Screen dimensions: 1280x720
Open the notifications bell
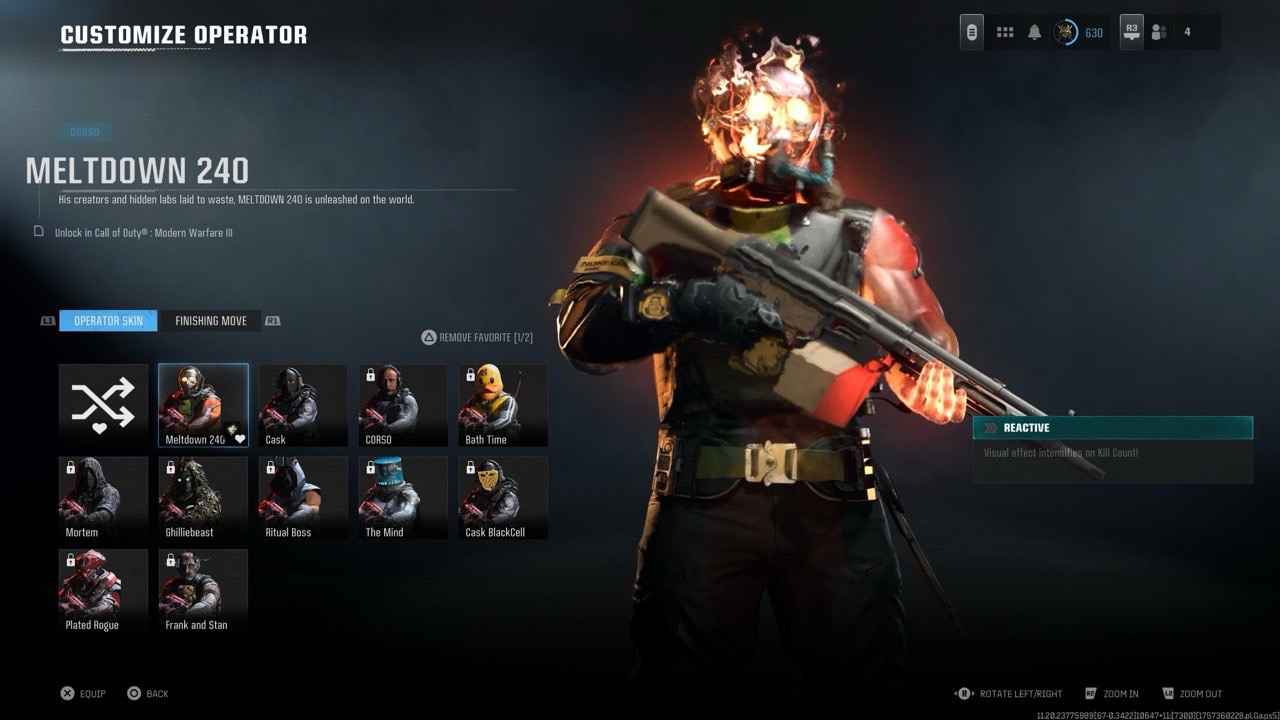[x=1035, y=33]
